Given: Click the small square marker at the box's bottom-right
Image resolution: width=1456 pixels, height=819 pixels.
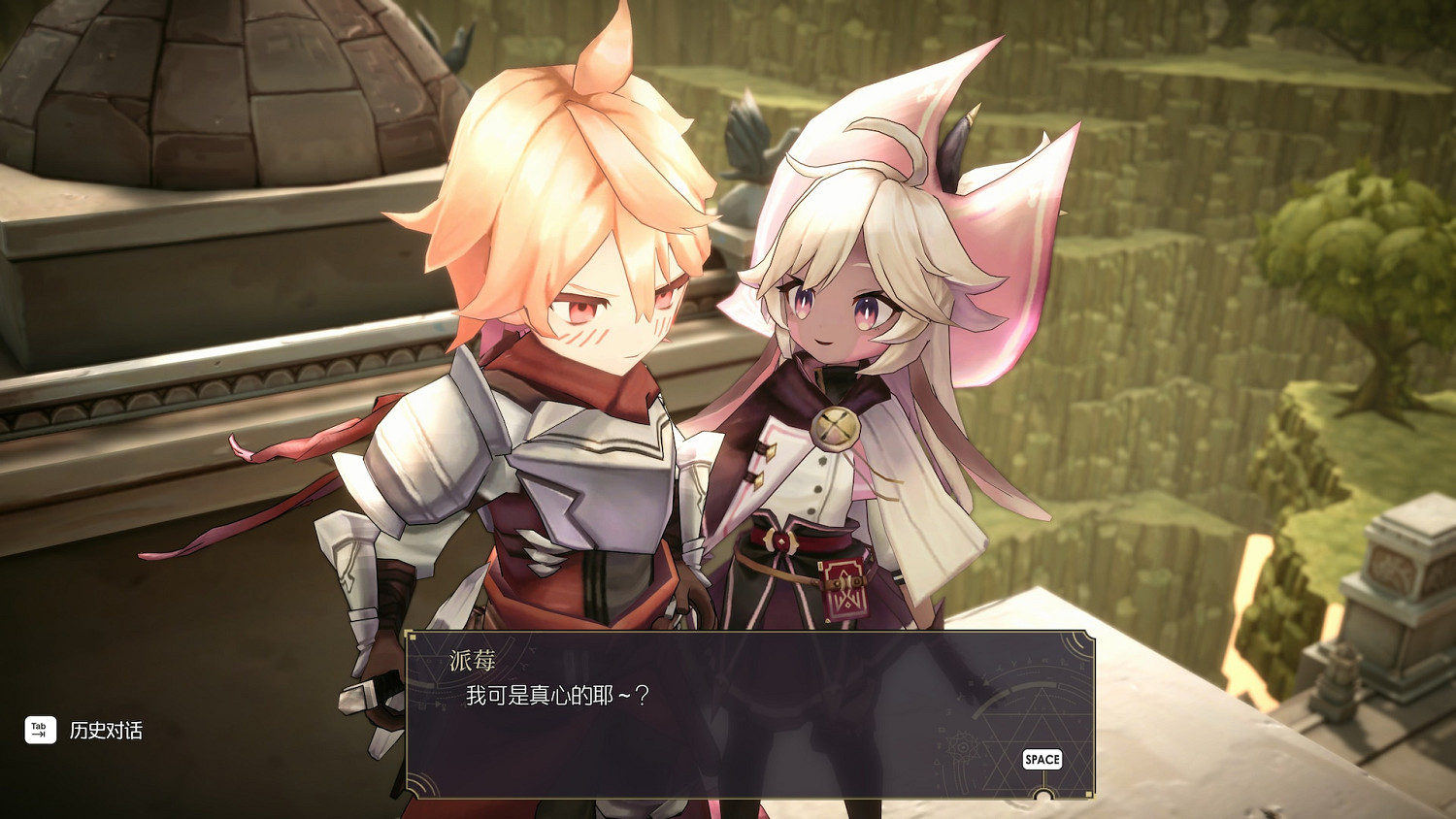Looking at the screenshot, I should point(1088,793).
